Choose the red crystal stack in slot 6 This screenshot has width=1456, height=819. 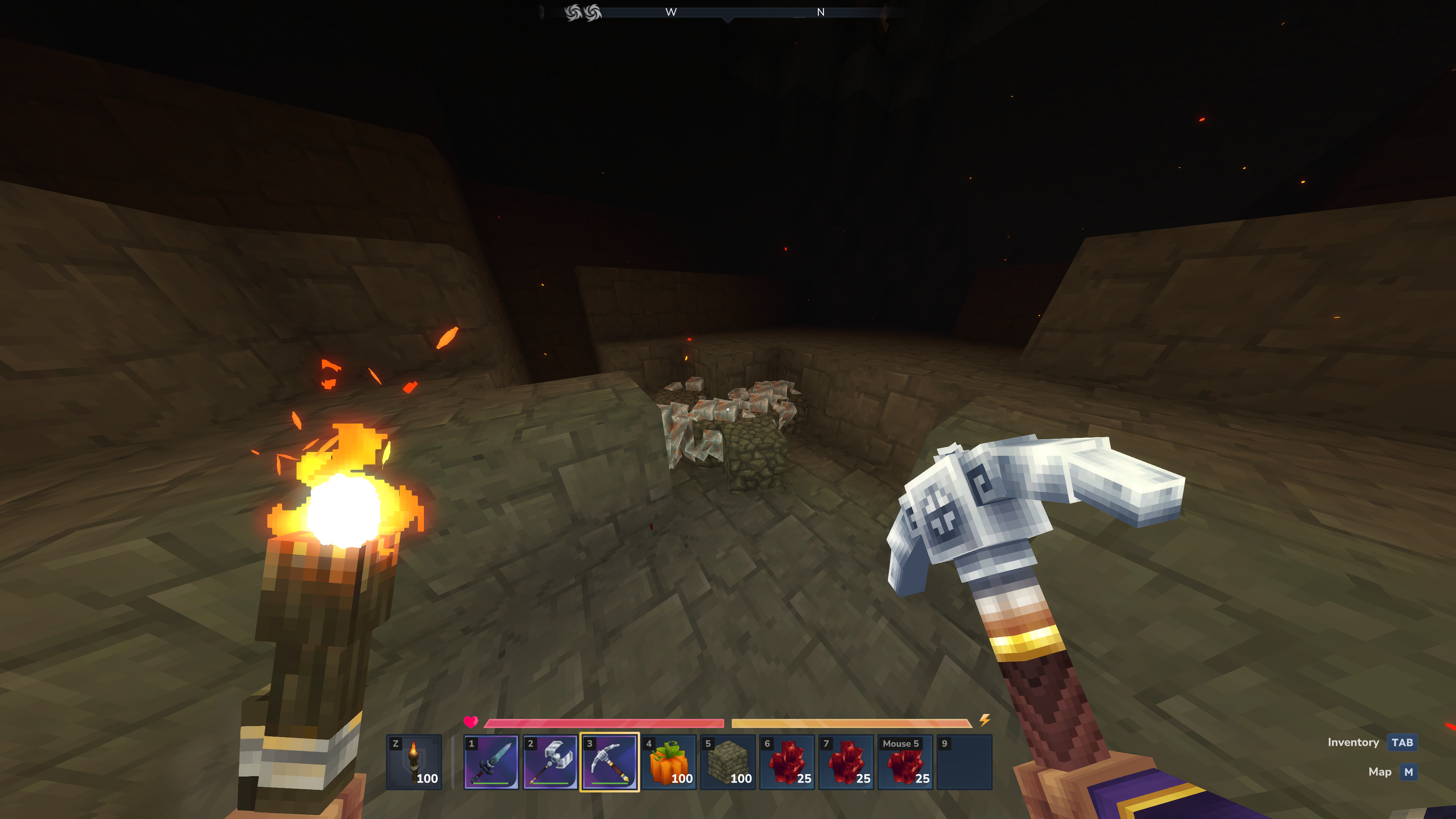point(788,761)
